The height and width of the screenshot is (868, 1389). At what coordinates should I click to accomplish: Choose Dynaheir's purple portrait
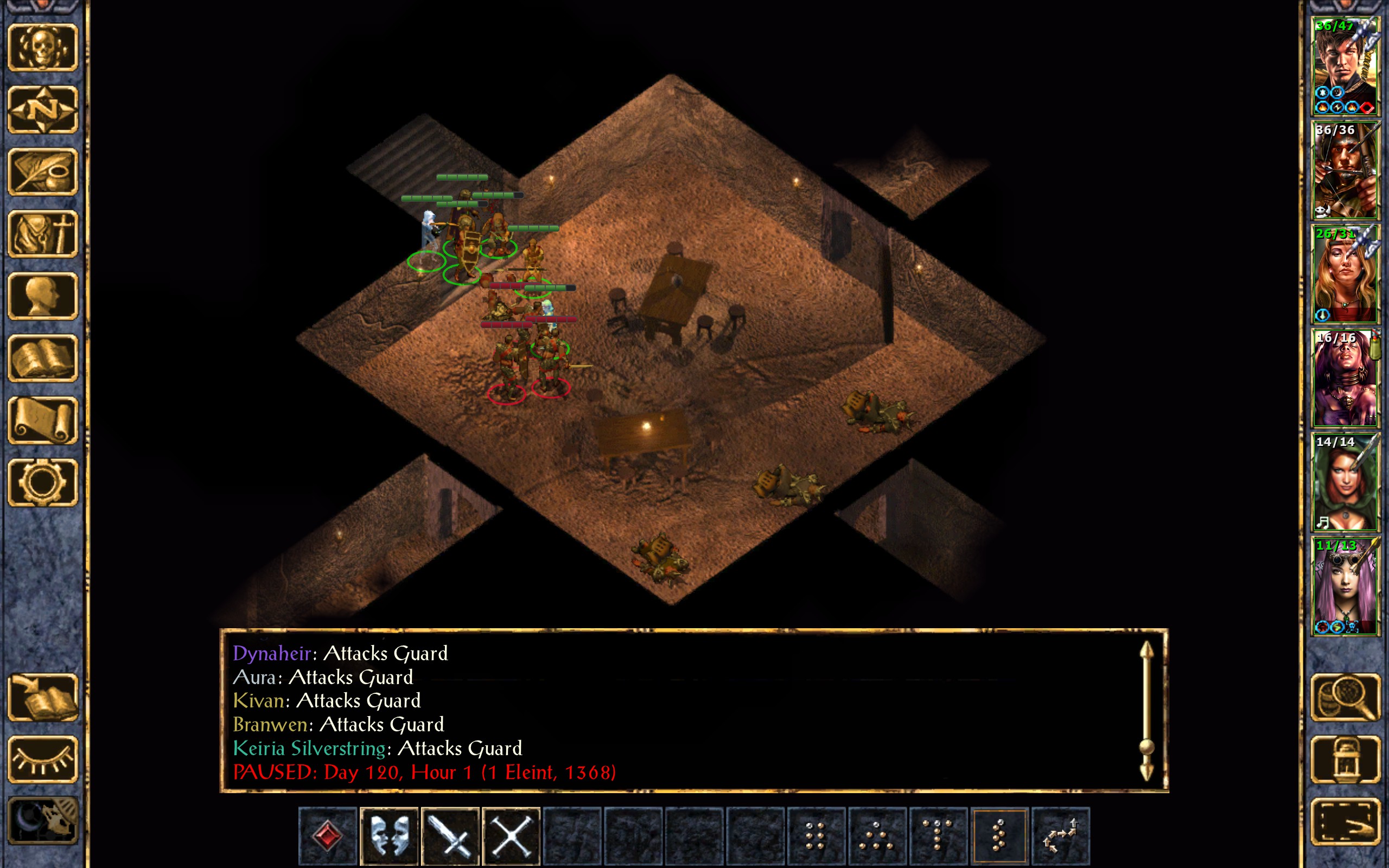pos(1345,378)
